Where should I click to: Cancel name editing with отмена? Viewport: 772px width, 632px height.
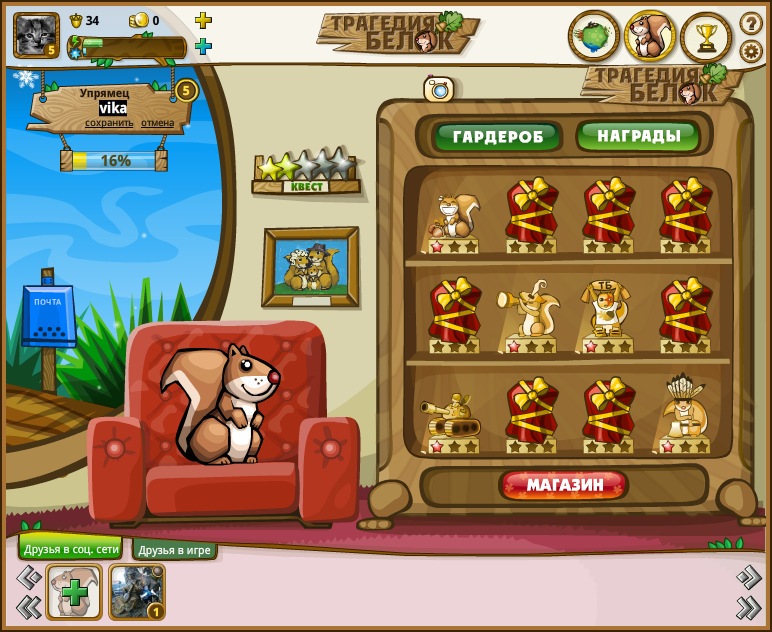point(157,123)
